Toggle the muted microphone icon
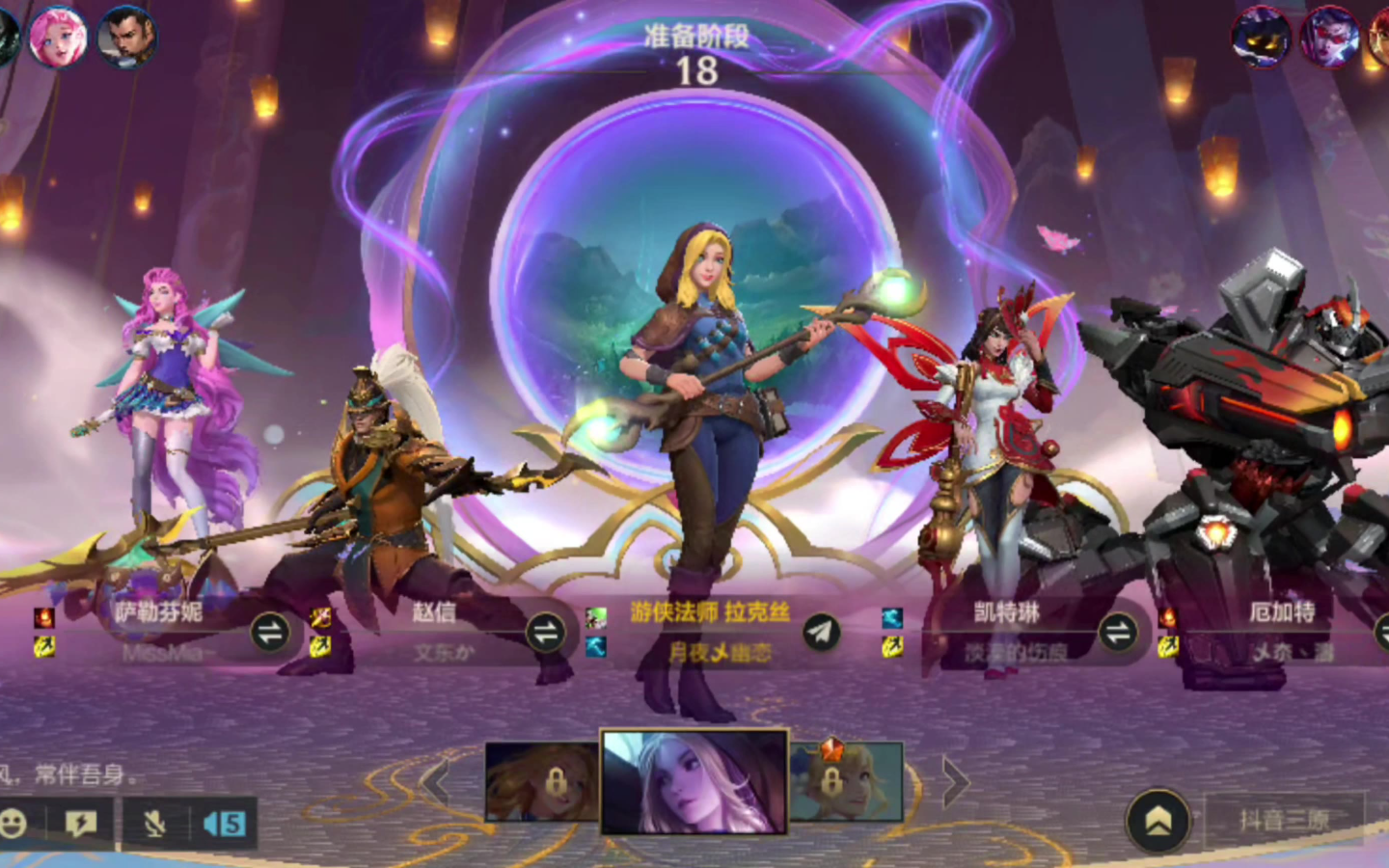 tap(154, 824)
